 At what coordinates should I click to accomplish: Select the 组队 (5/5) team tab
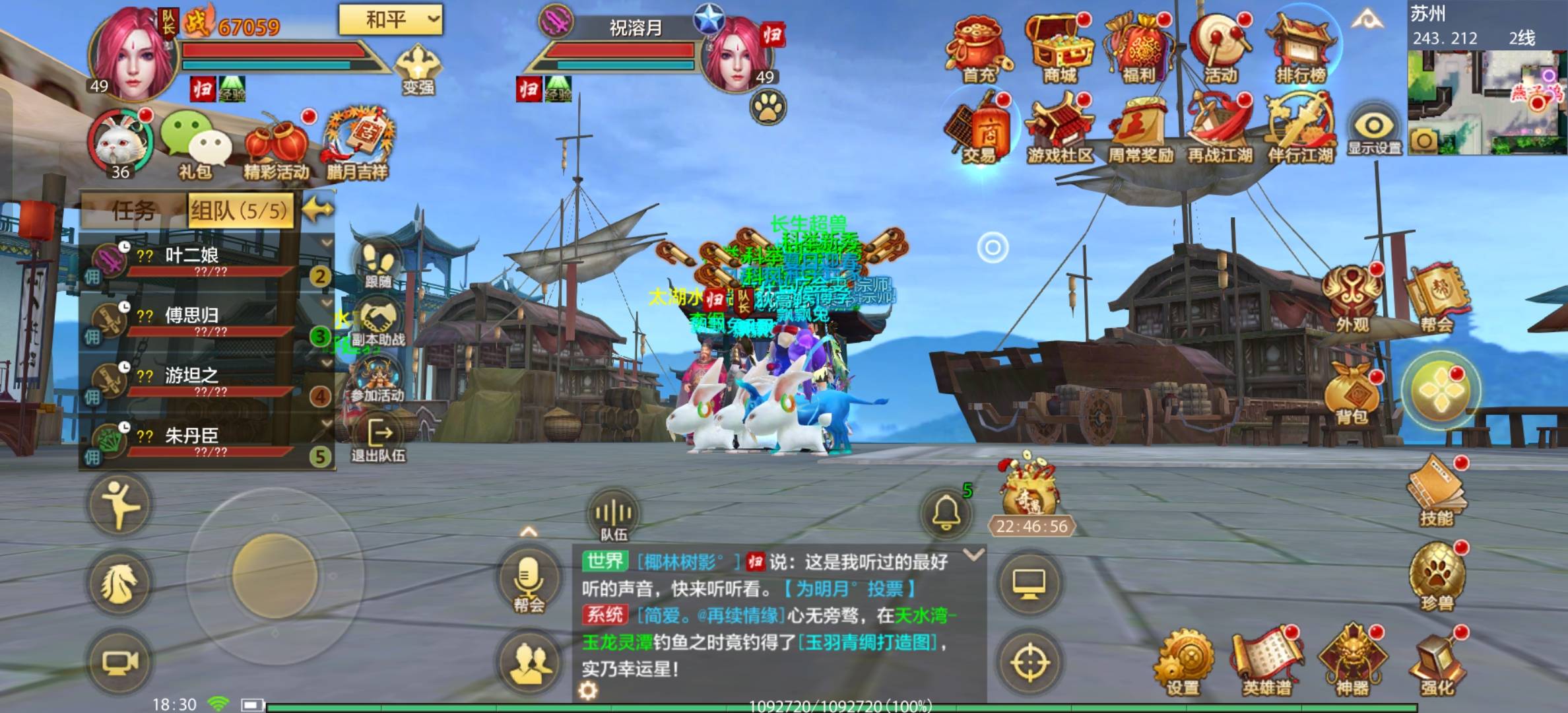tap(240, 211)
